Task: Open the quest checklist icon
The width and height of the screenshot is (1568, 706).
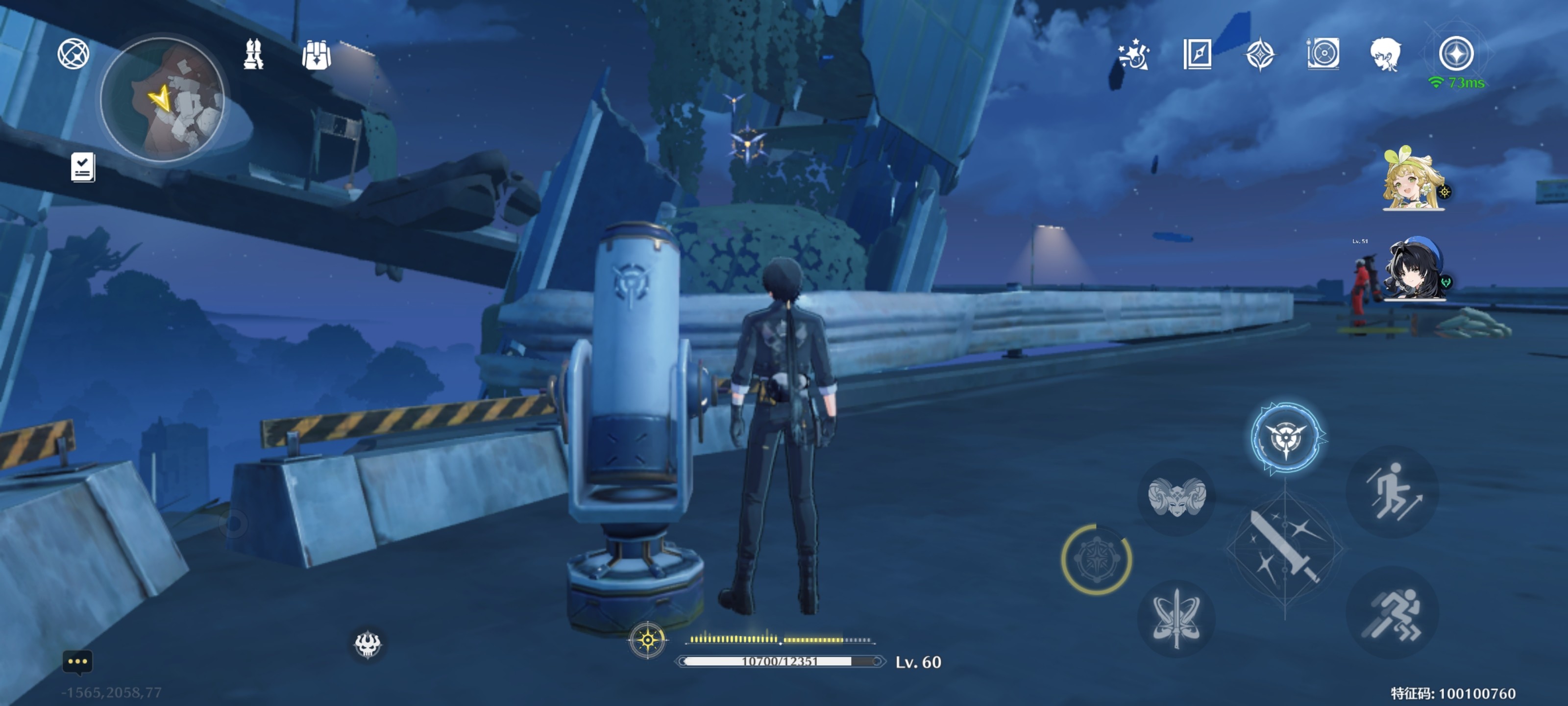Action: 82,166
